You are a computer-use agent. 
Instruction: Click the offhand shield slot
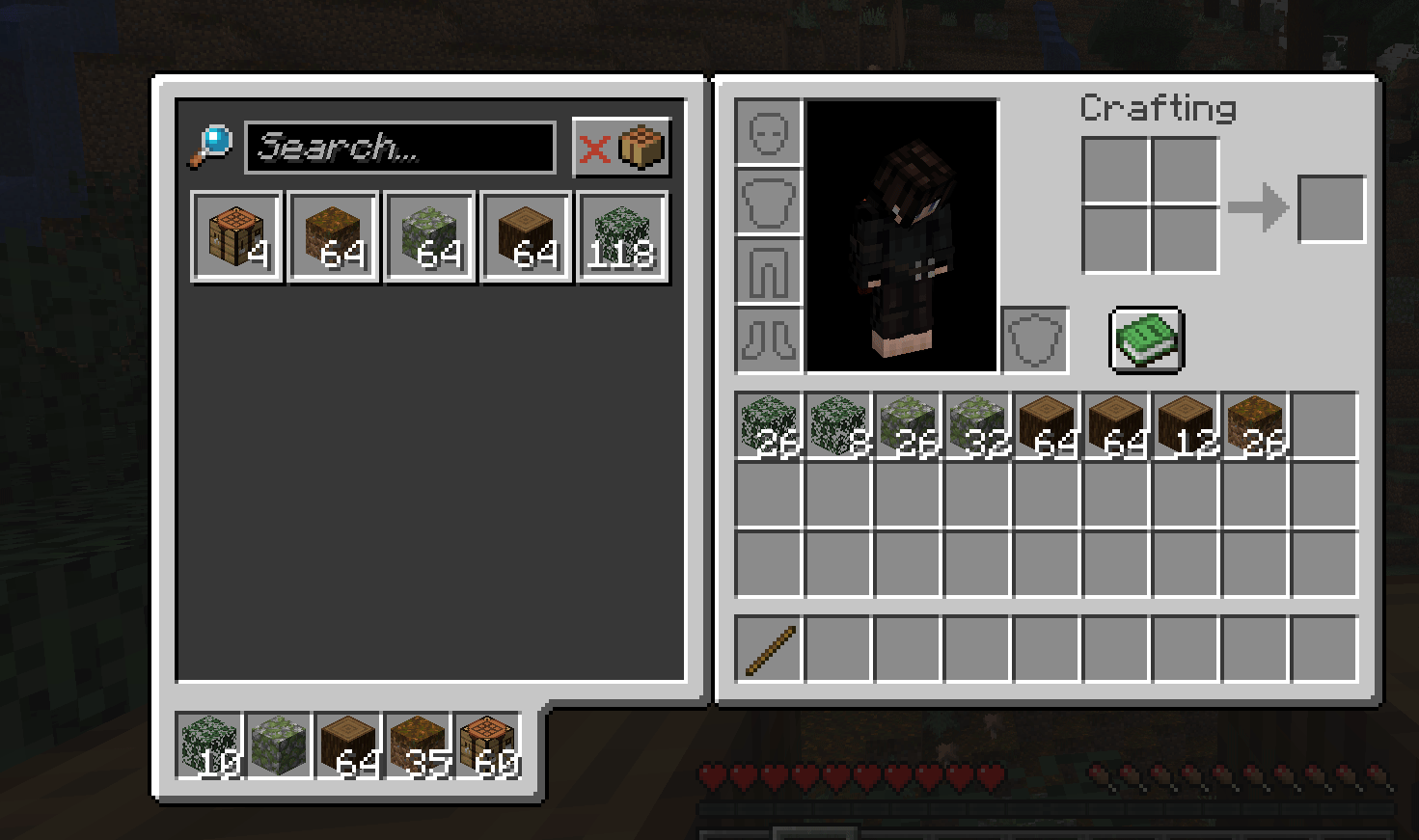(1035, 340)
